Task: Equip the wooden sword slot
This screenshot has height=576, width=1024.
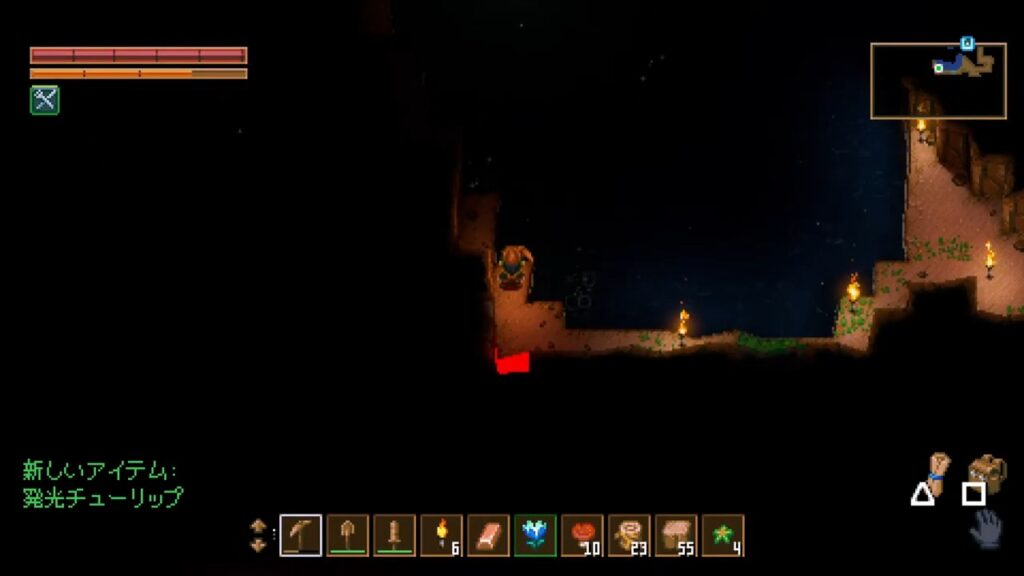Action: coord(395,535)
